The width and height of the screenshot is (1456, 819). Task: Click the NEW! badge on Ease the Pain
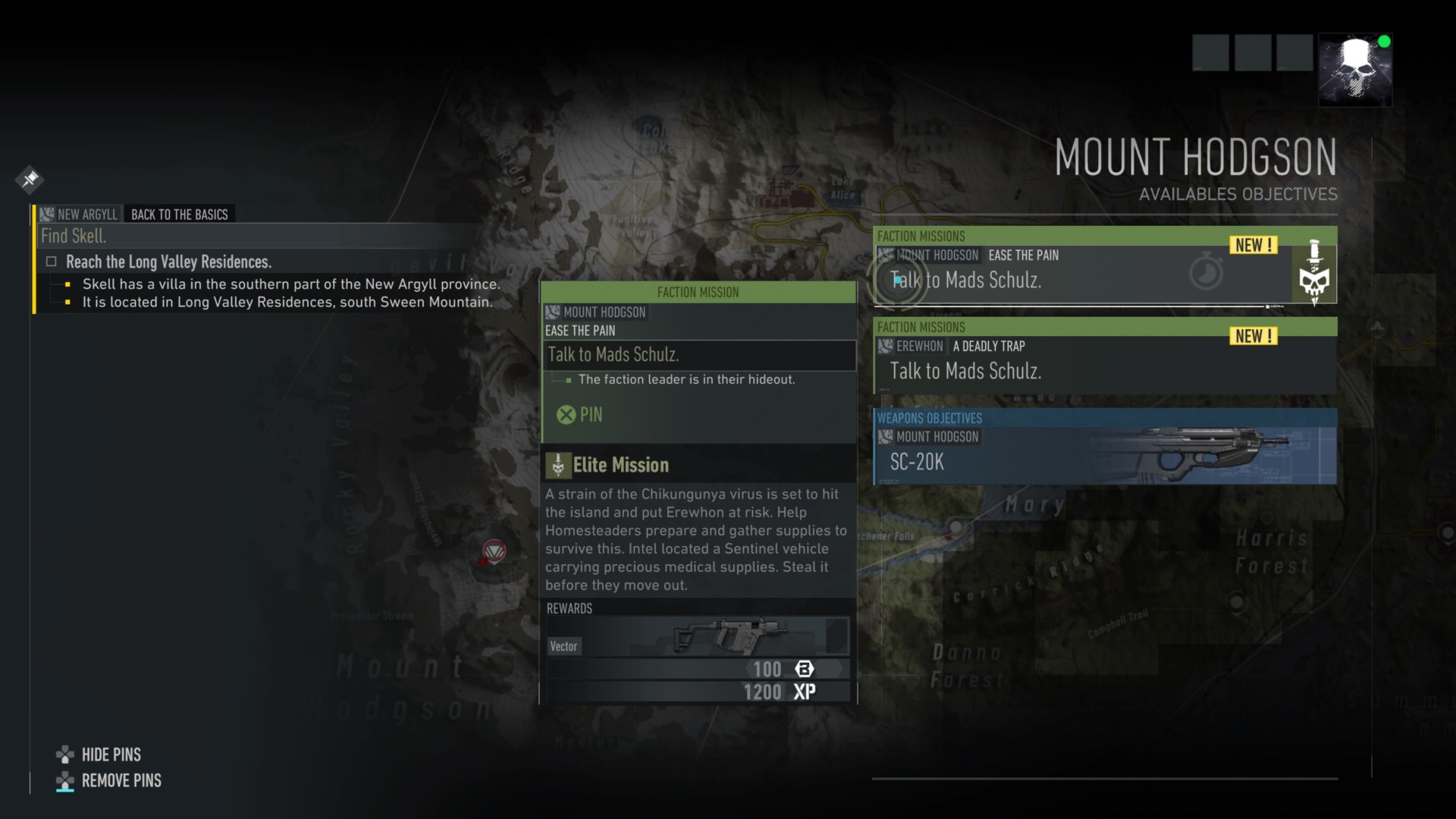point(1252,245)
